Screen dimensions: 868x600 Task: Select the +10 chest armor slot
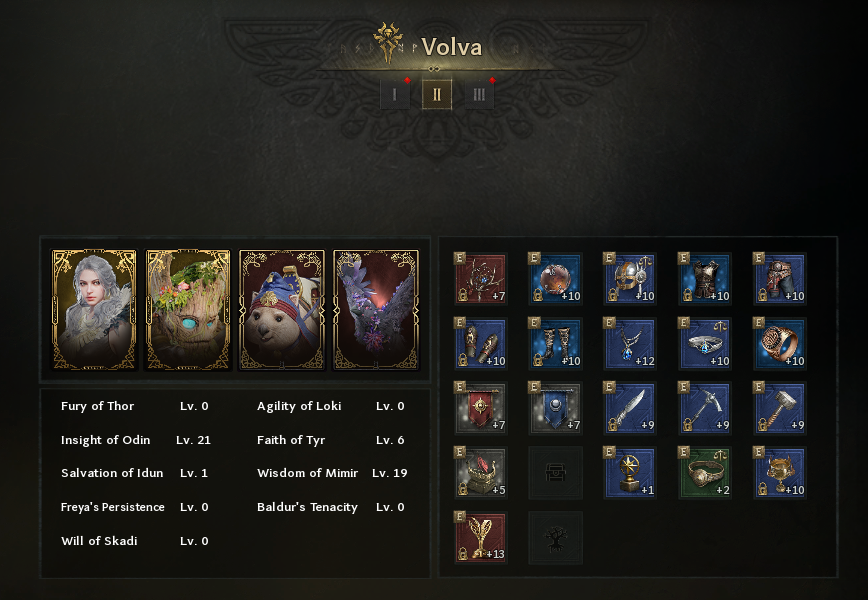pos(705,278)
